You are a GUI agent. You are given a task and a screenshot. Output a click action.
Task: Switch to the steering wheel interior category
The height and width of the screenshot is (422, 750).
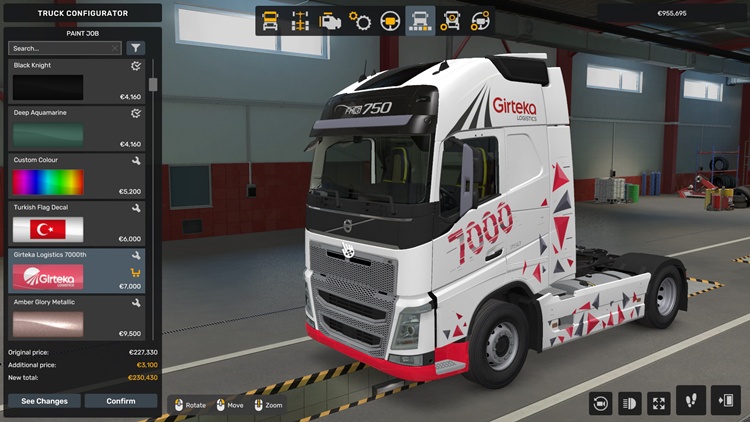(391, 20)
